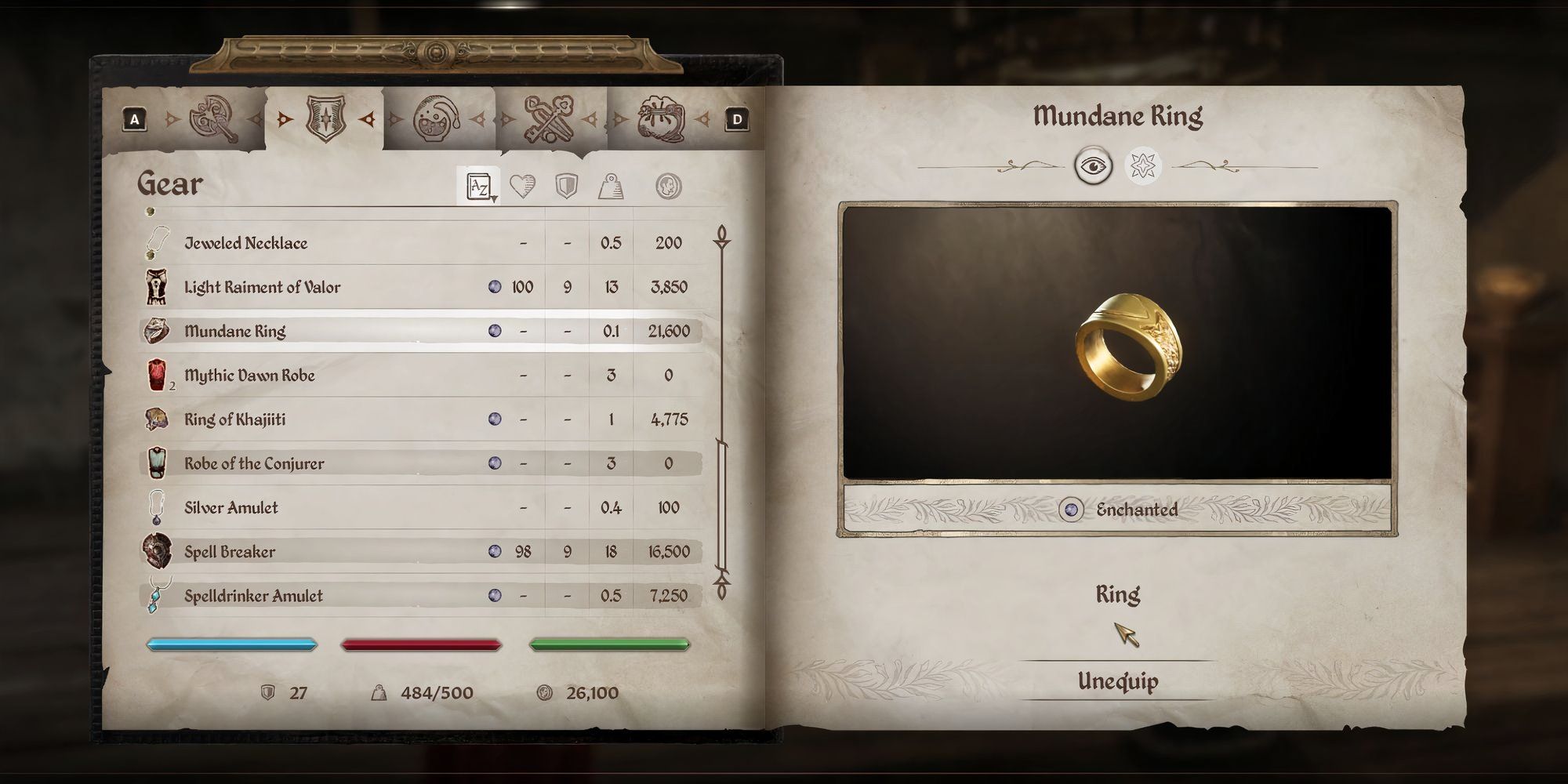1568x784 pixels.
Task: Click the Enchanted indicator orb below the ring preview
Action: coord(1072,509)
